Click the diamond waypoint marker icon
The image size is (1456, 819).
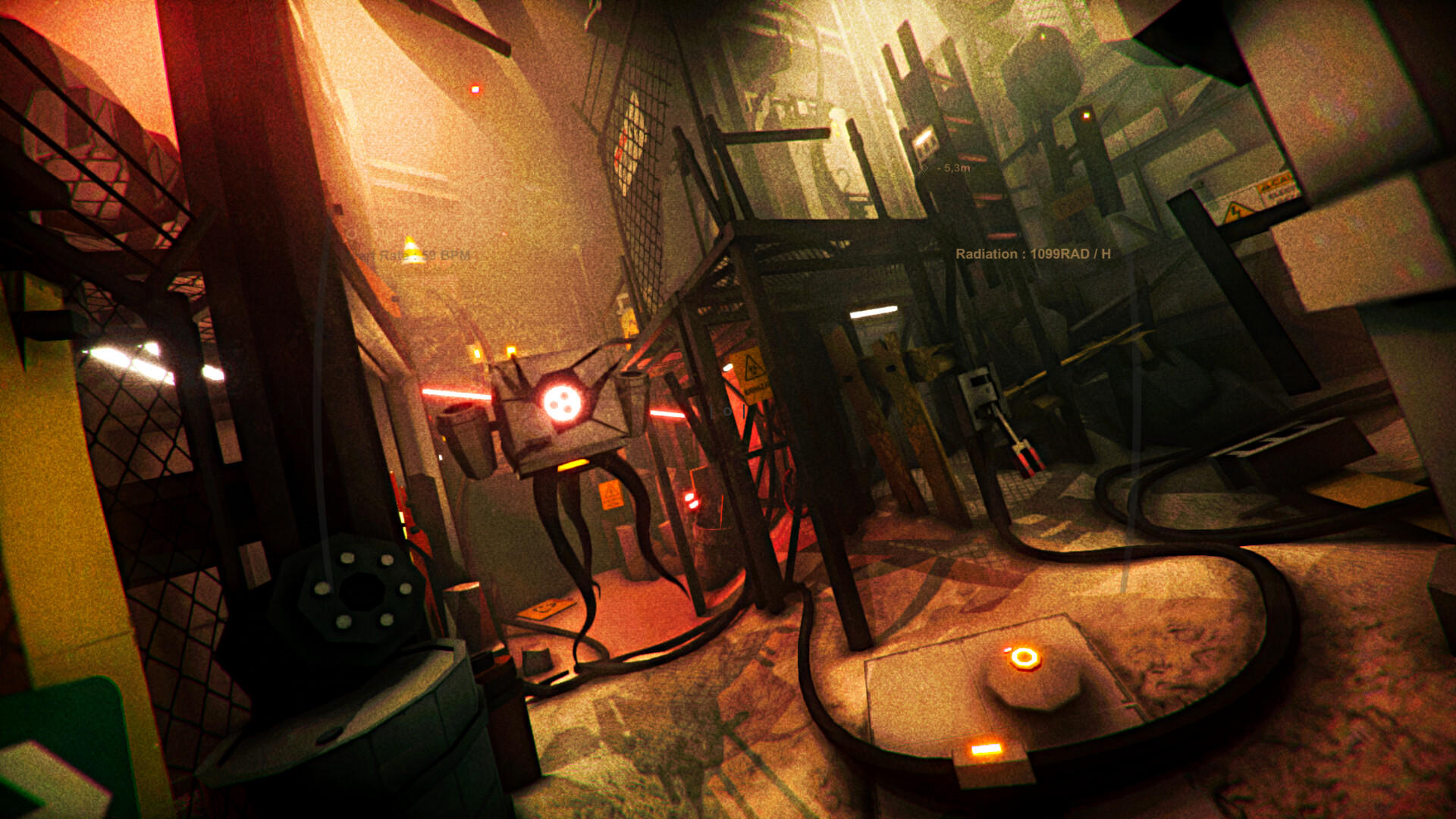[x=924, y=167]
